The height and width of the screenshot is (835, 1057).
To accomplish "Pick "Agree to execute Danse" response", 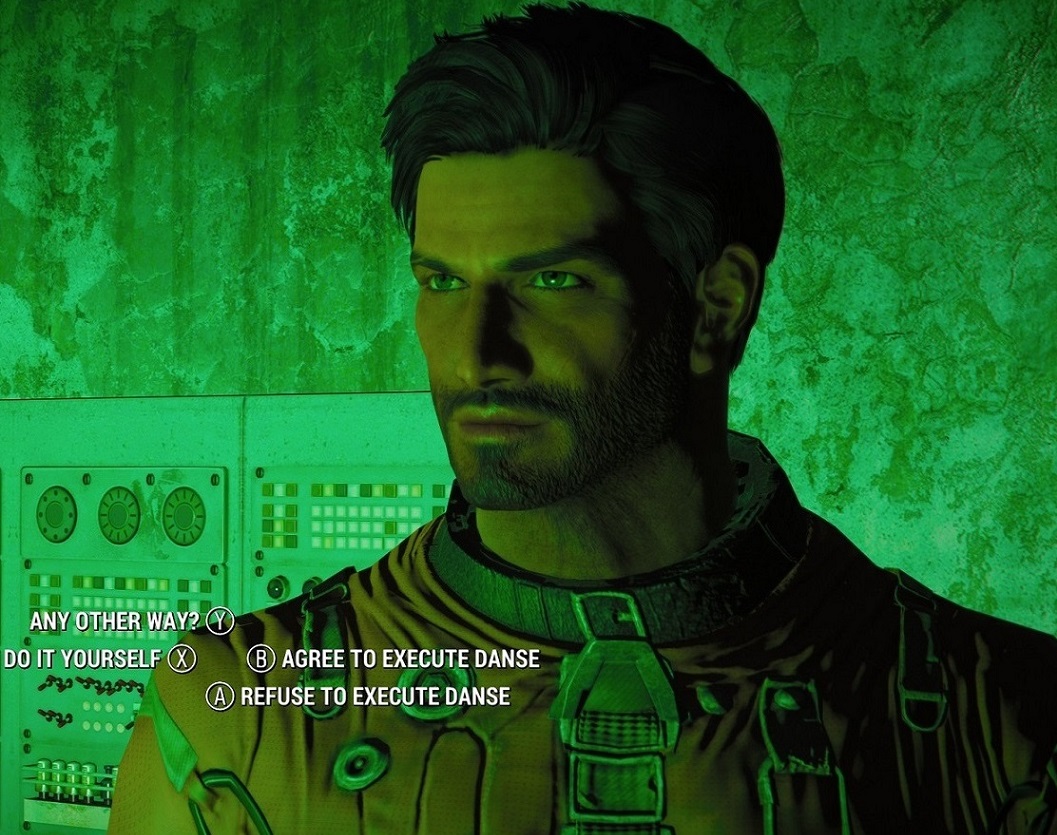I will (x=410, y=658).
